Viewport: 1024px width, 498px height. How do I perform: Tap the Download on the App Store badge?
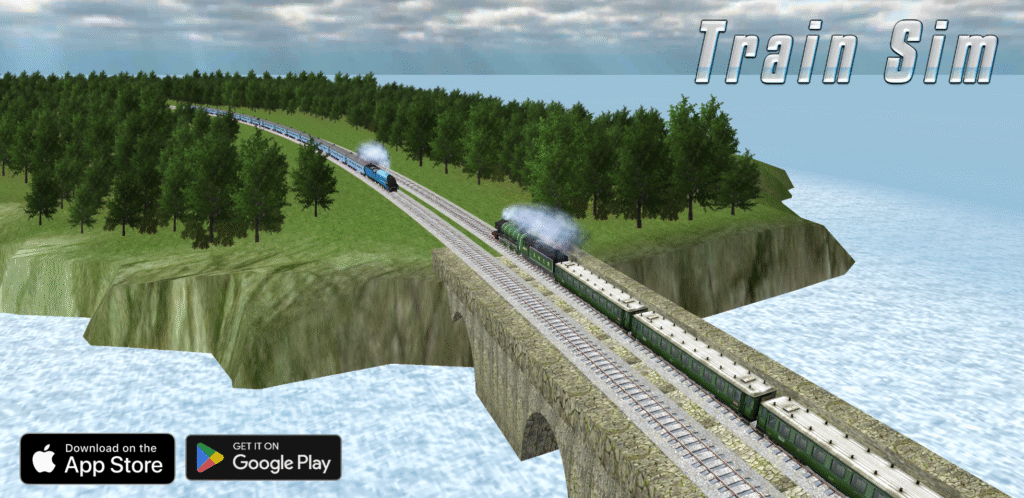(98, 458)
